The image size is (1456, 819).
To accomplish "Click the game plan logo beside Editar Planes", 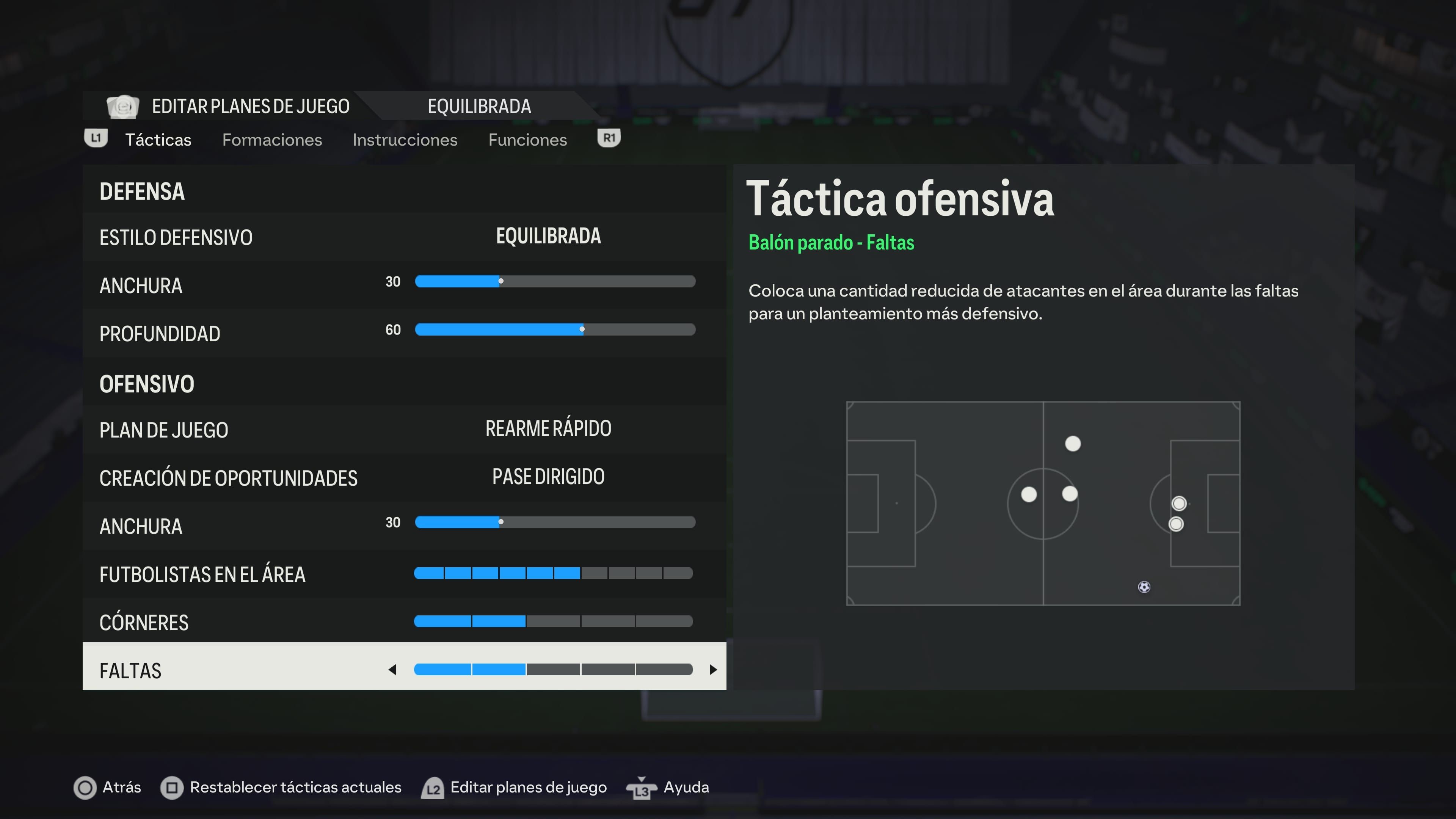I will (123, 106).
